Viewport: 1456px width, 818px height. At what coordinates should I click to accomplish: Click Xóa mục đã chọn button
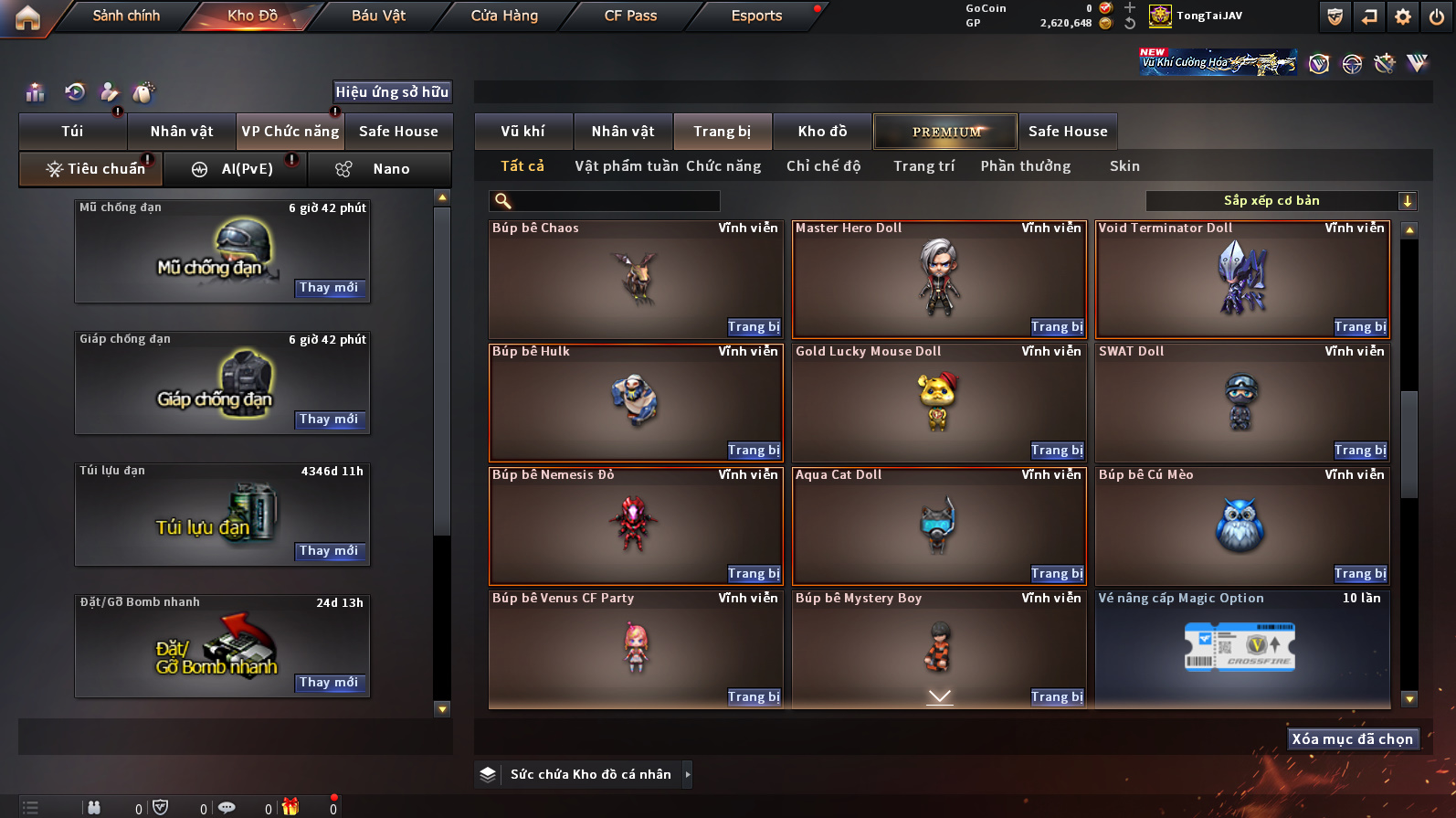click(x=1352, y=739)
